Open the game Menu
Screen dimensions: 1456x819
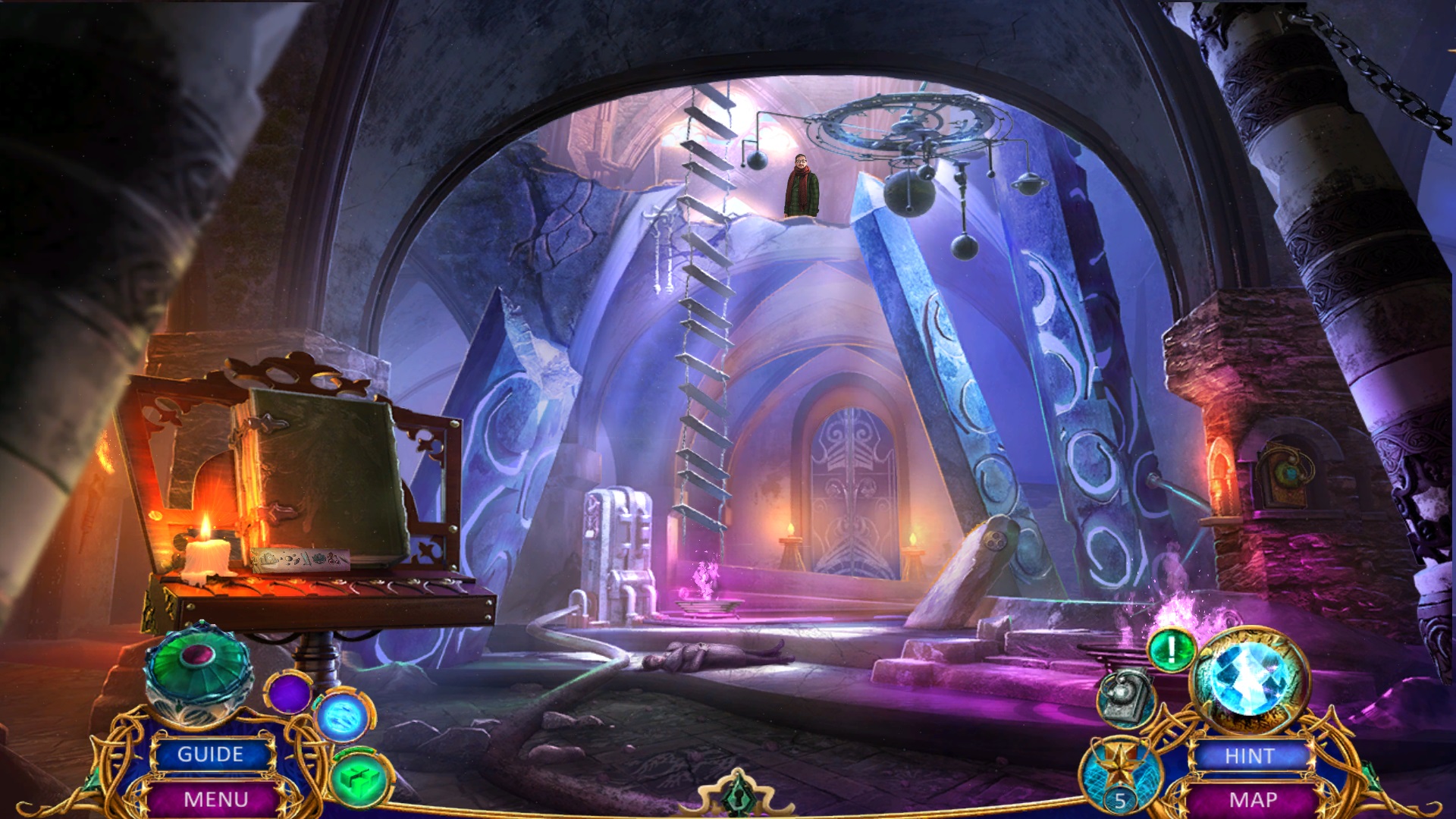(x=215, y=799)
